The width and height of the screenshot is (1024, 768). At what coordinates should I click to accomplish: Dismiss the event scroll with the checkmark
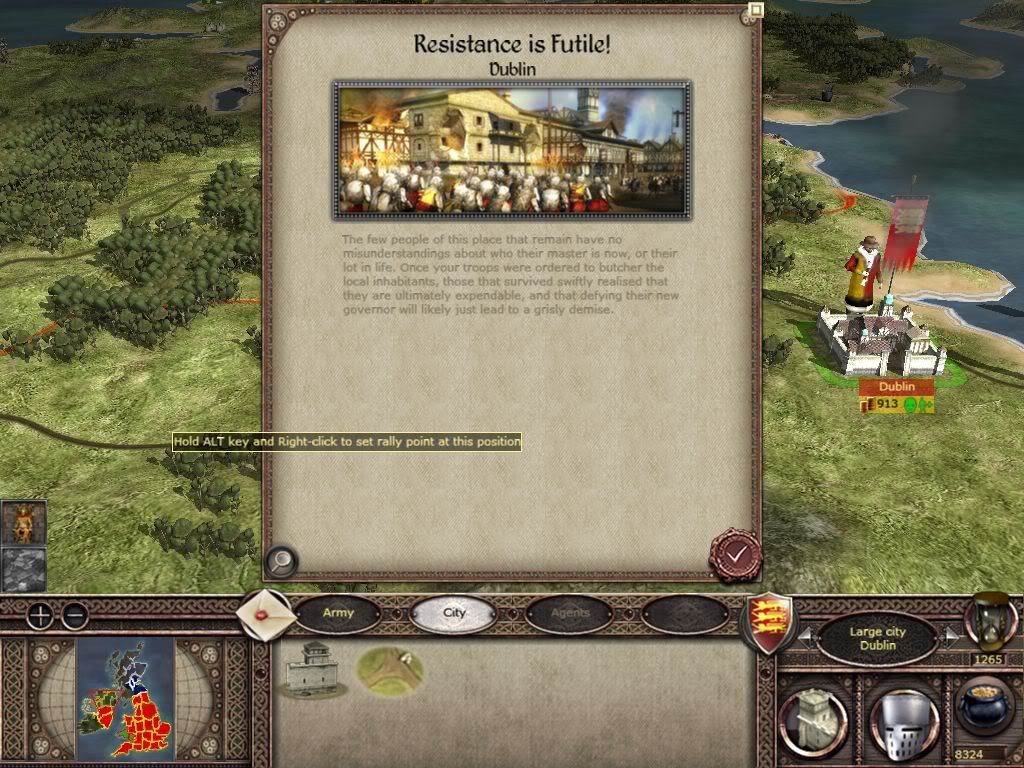tap(736, 553)
